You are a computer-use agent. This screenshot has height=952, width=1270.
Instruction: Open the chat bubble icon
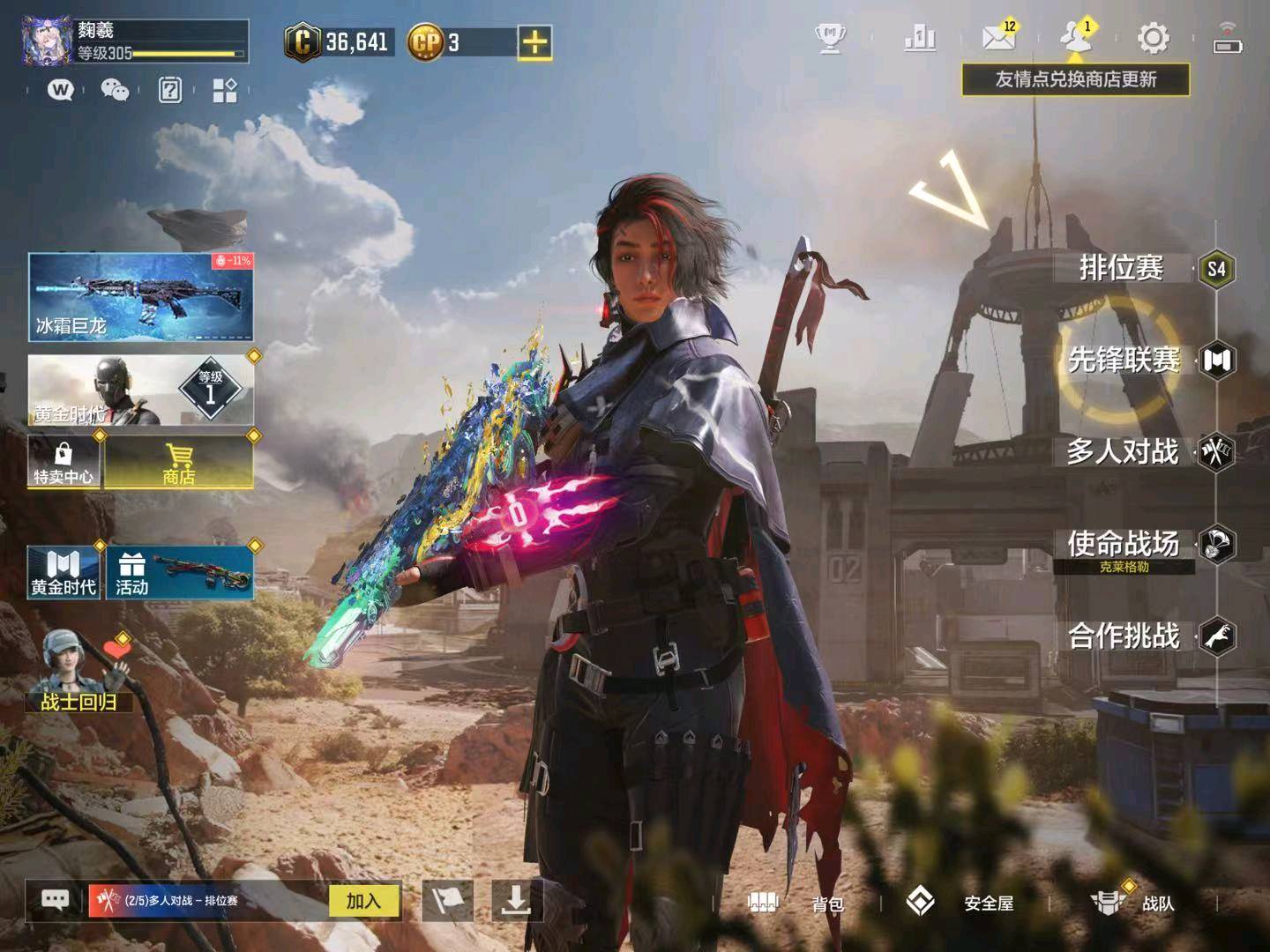tap(56, 900)
